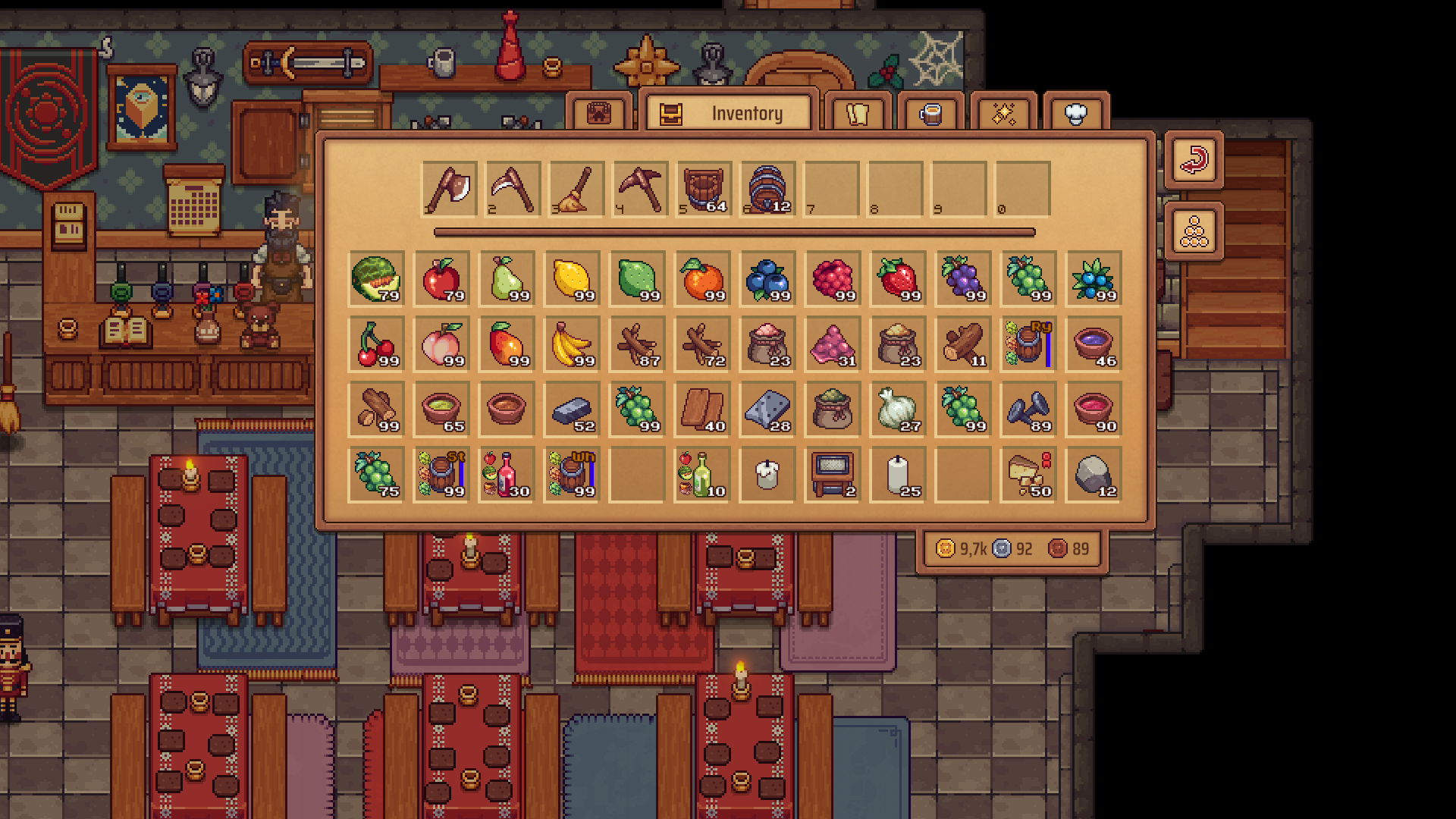Viewport: 1456px width, 819px height.
Task: Click the red return arrow button
Action: (1194, 160)
